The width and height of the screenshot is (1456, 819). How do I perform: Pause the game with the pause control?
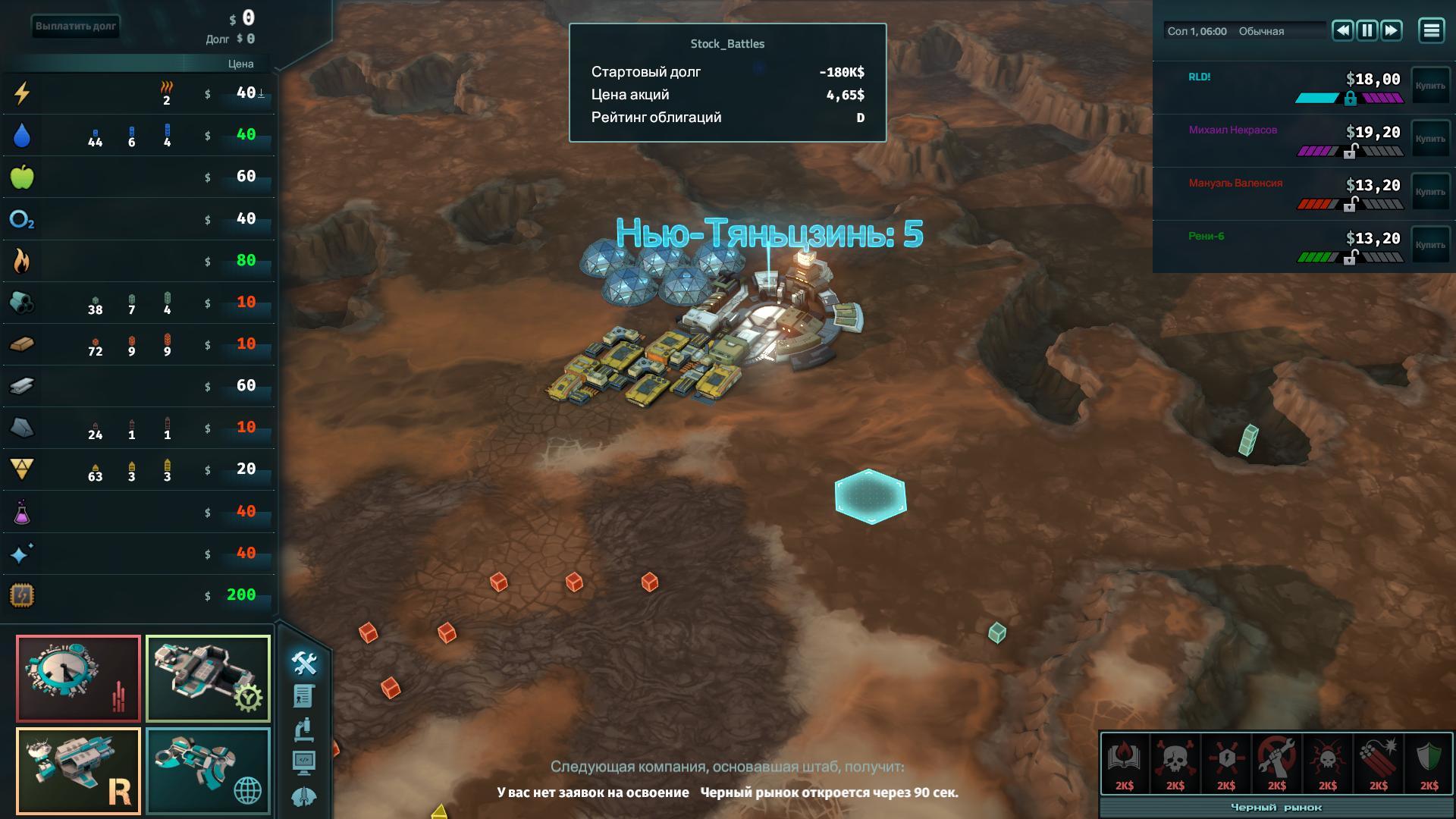(1367, 30)
